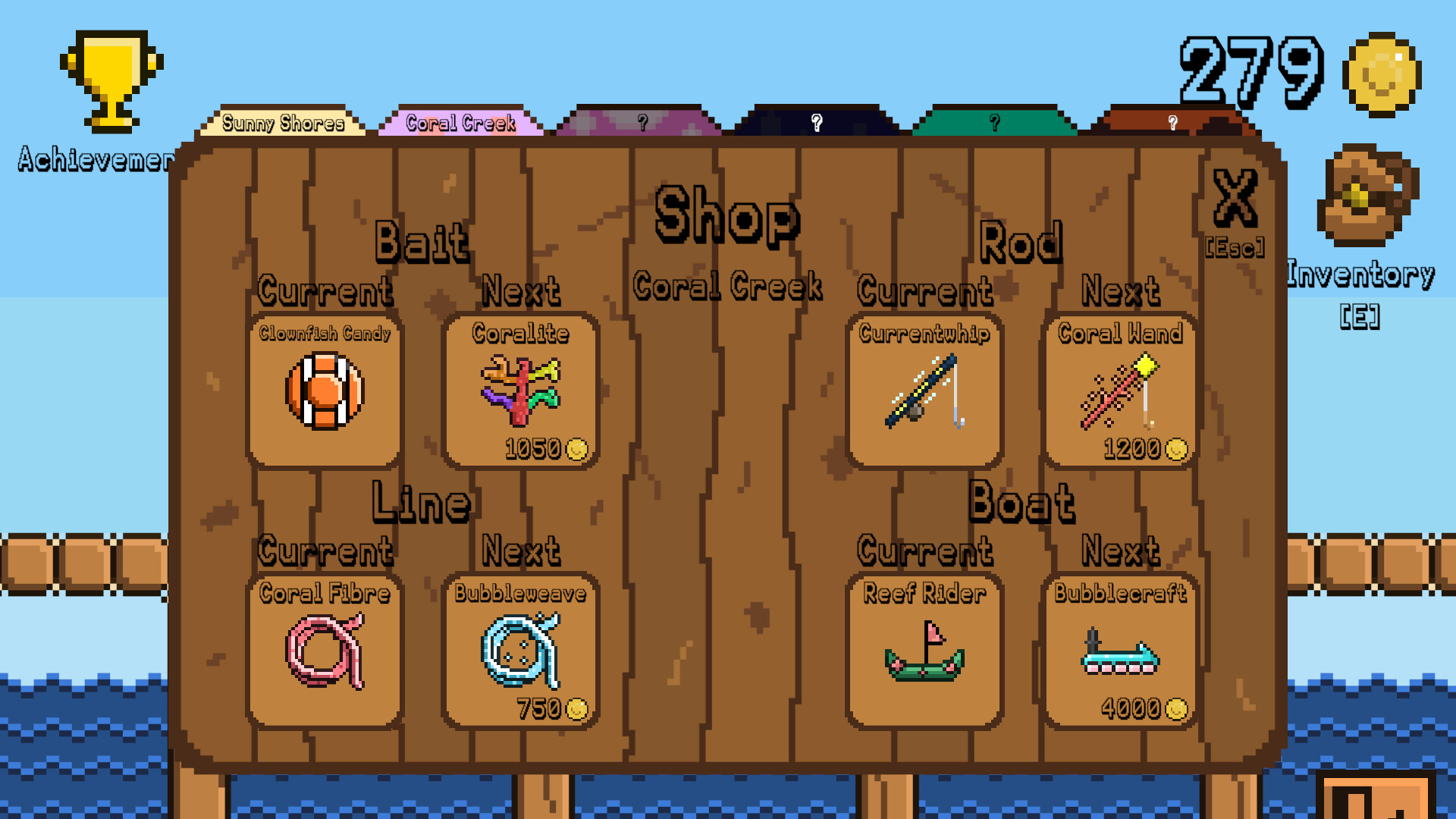Open the first locked question-mark tab
The width and height of the screenshot is (1456, 819).
click(x=643, y=121)
